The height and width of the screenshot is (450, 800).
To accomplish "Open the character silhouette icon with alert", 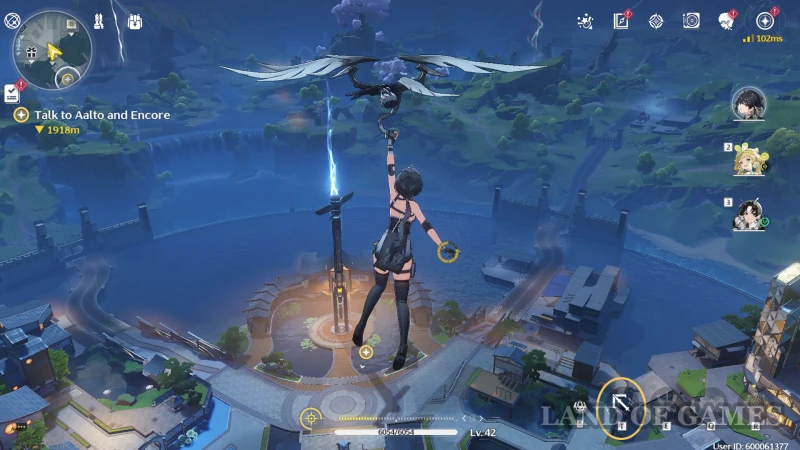I will (x=726, y=20).
